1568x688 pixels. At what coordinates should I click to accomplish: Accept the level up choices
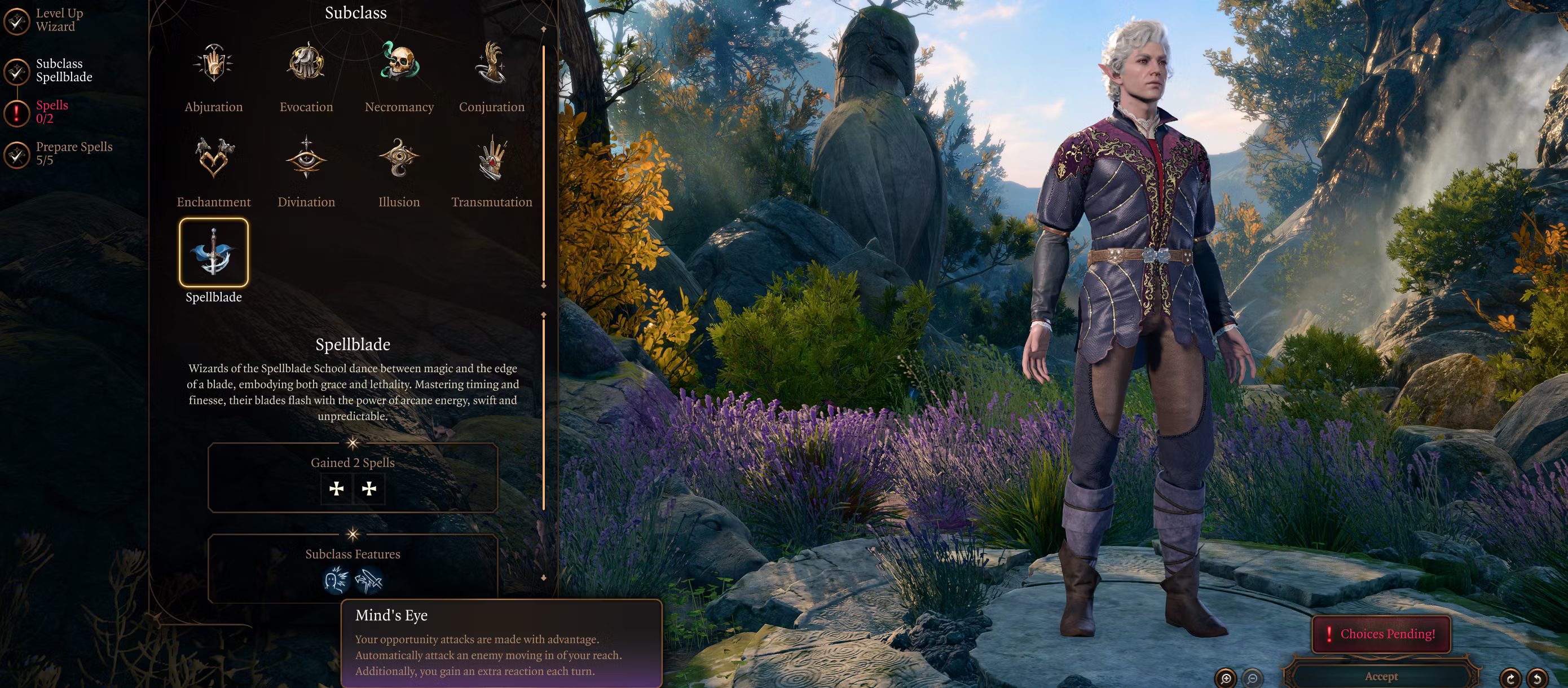click(1381, 676)
